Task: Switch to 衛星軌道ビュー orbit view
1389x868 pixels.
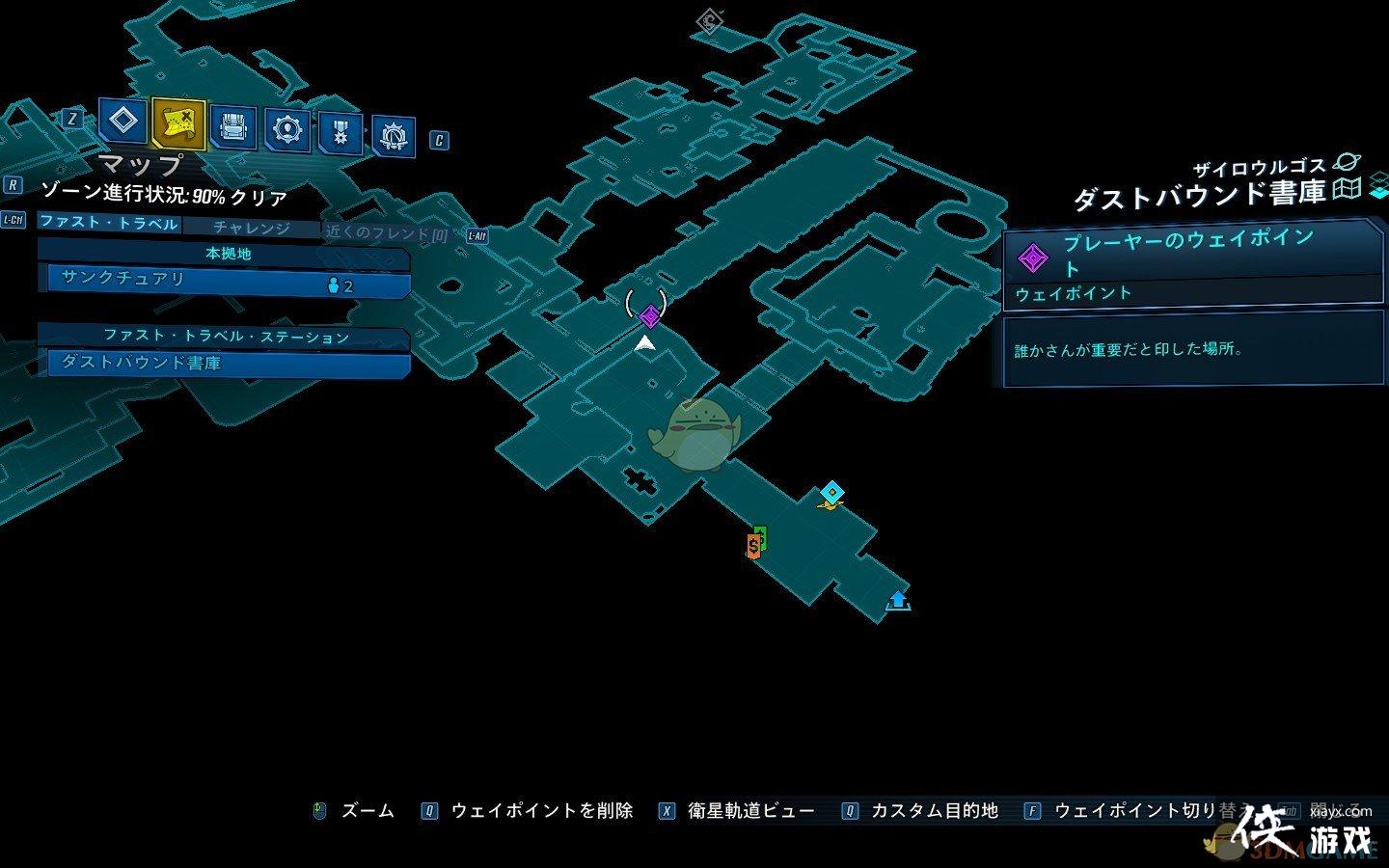Action: pyautogui.click(x=750, y=811)
